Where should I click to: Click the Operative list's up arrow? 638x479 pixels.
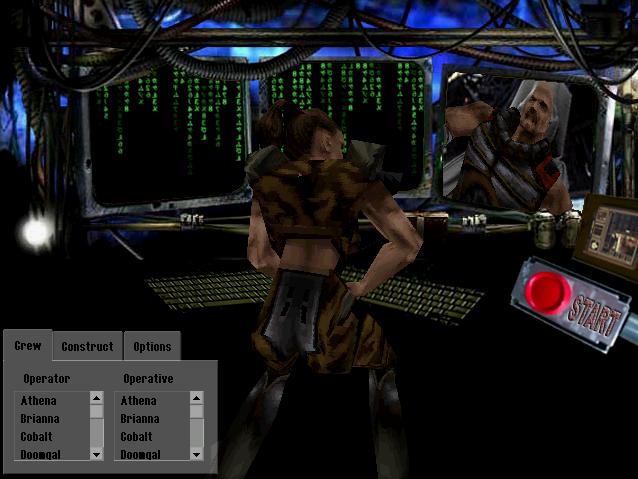(x=197, y=398)
